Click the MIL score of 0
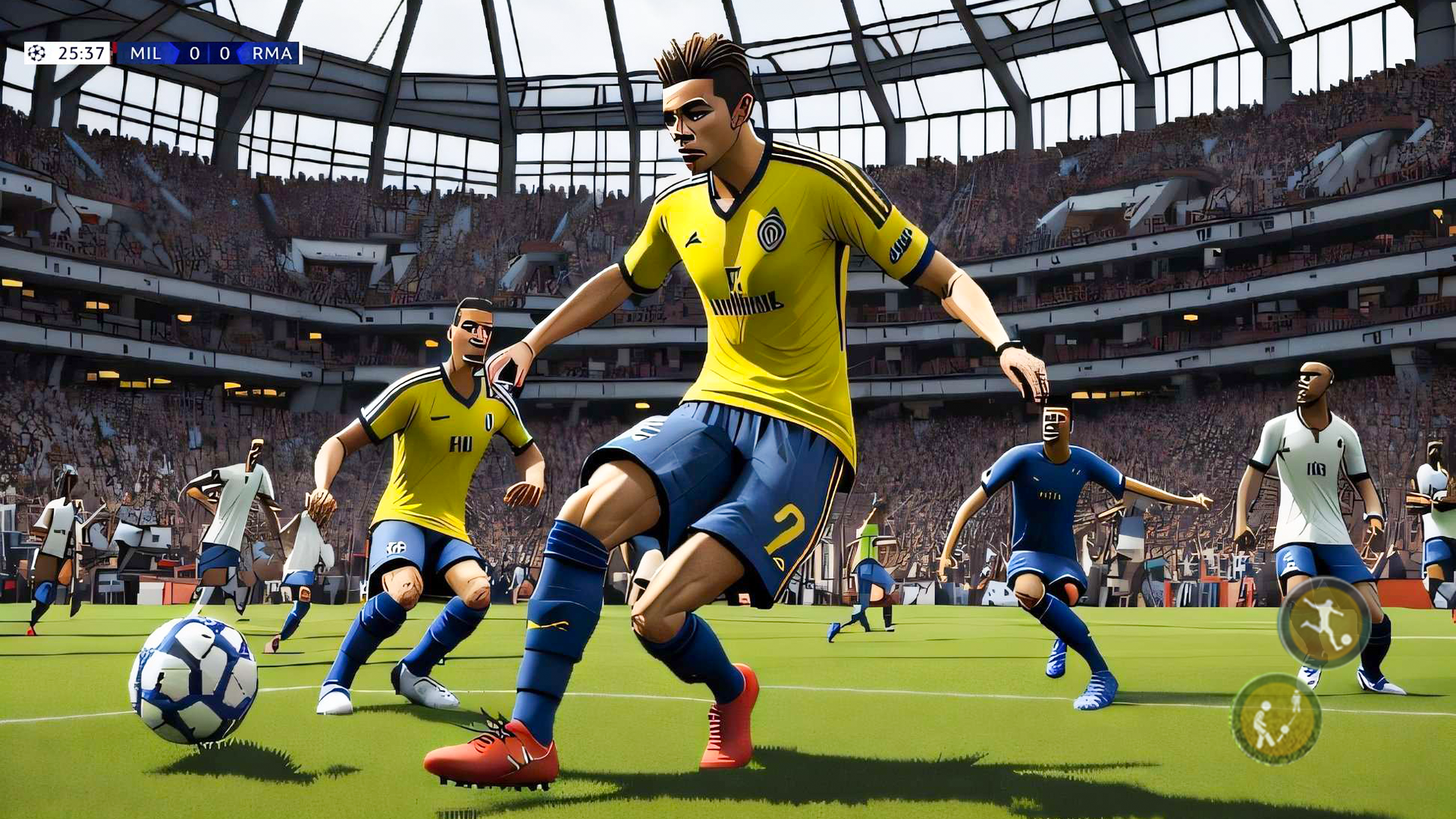1456x819 pixels. coord(196,53)
